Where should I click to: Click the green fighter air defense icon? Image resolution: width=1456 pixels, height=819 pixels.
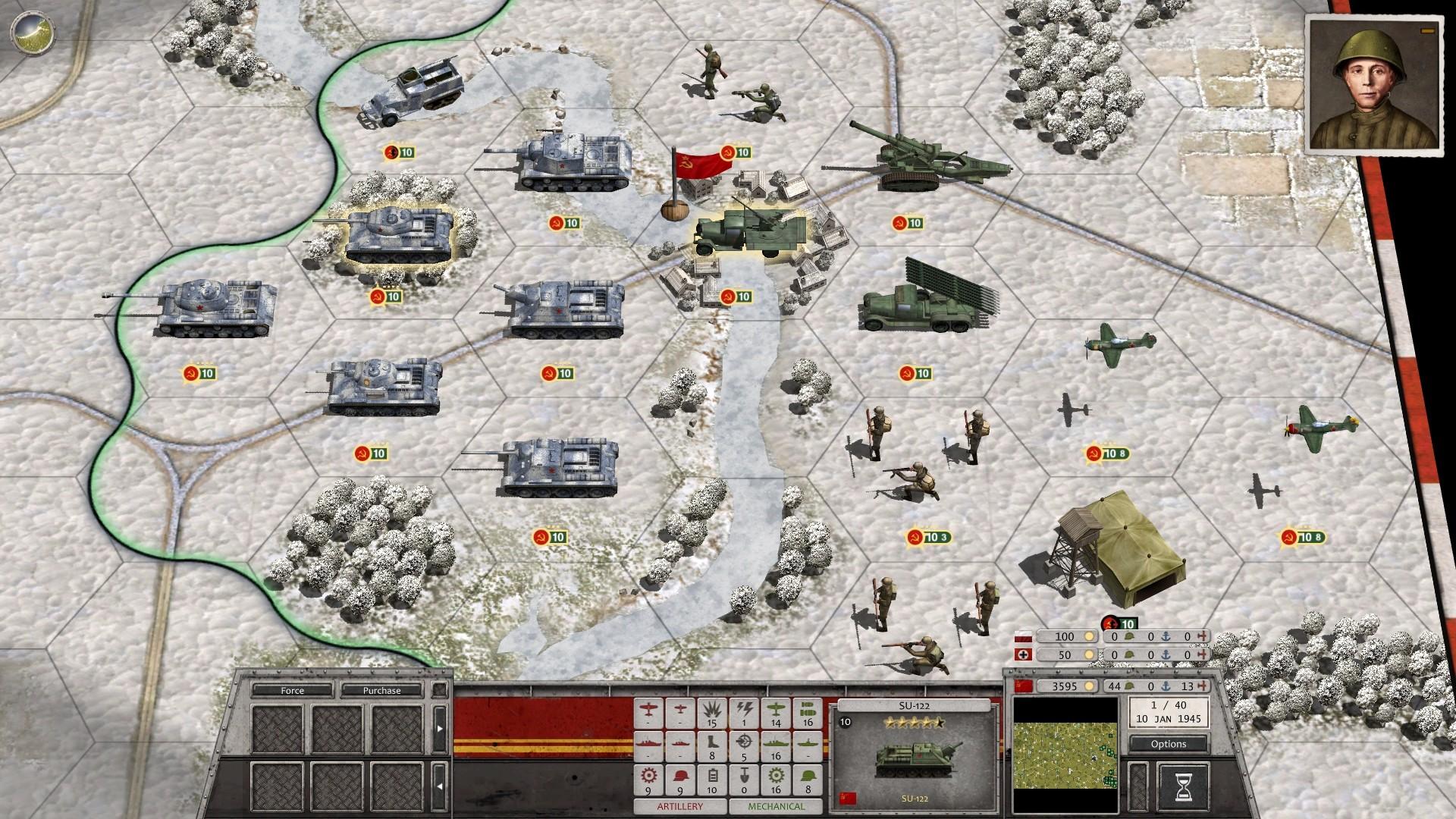point(776,711)
